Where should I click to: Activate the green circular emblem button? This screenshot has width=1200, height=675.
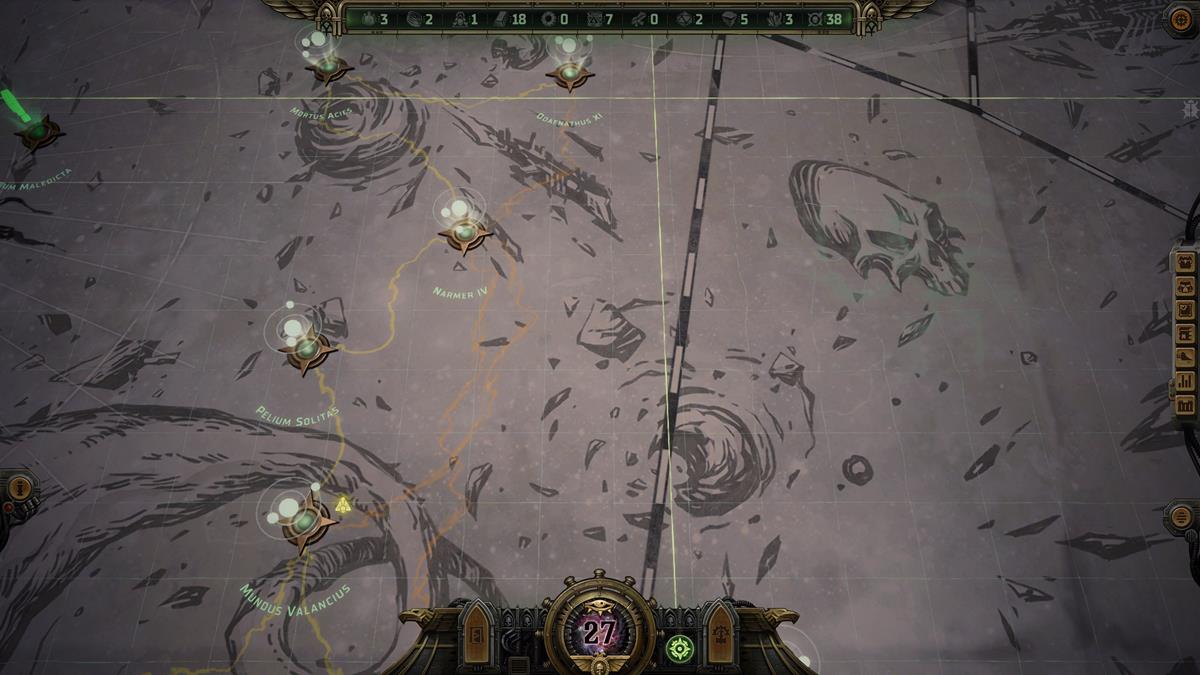click(x=678, y=647)
